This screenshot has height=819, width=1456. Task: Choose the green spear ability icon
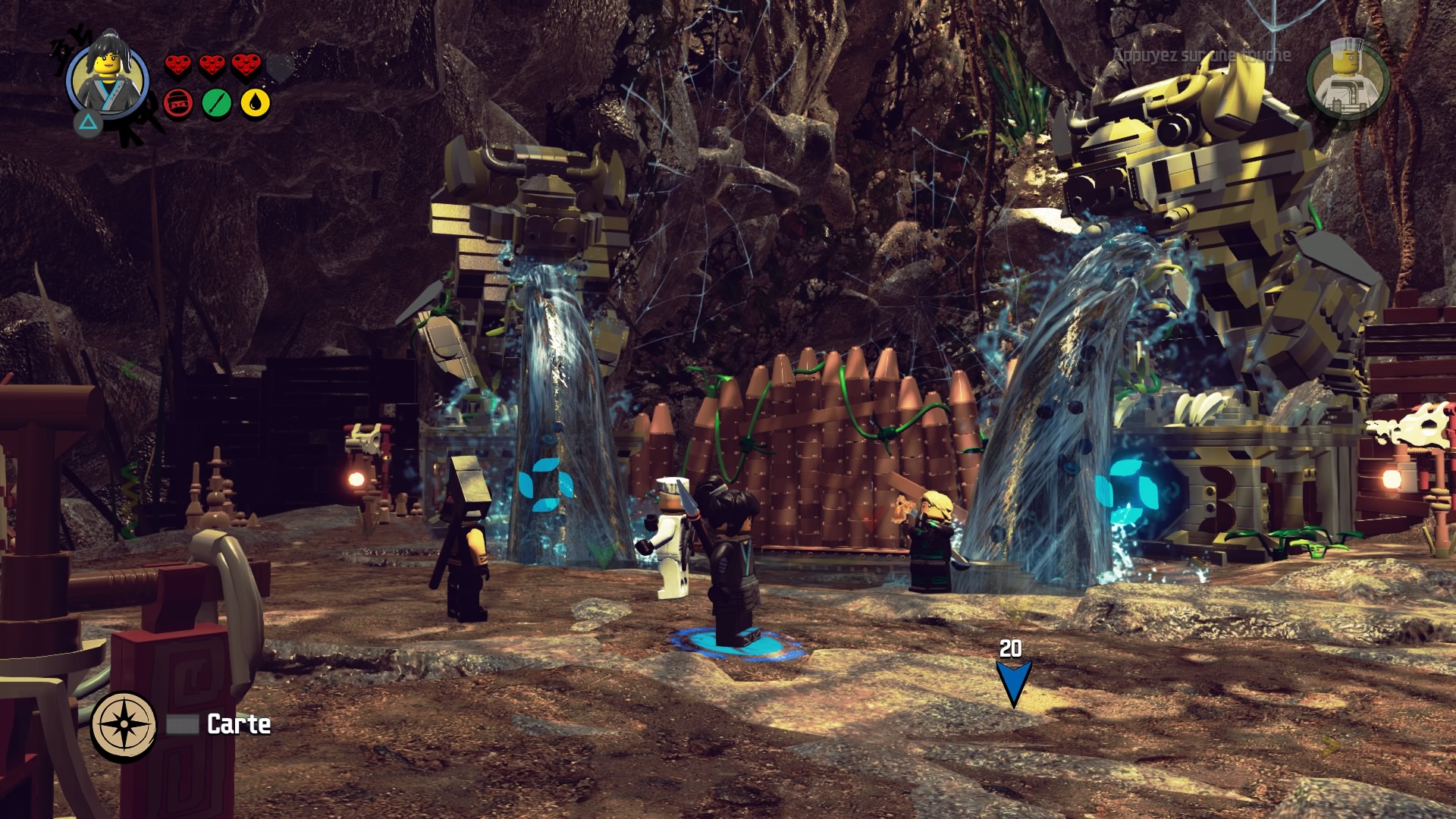217,103
